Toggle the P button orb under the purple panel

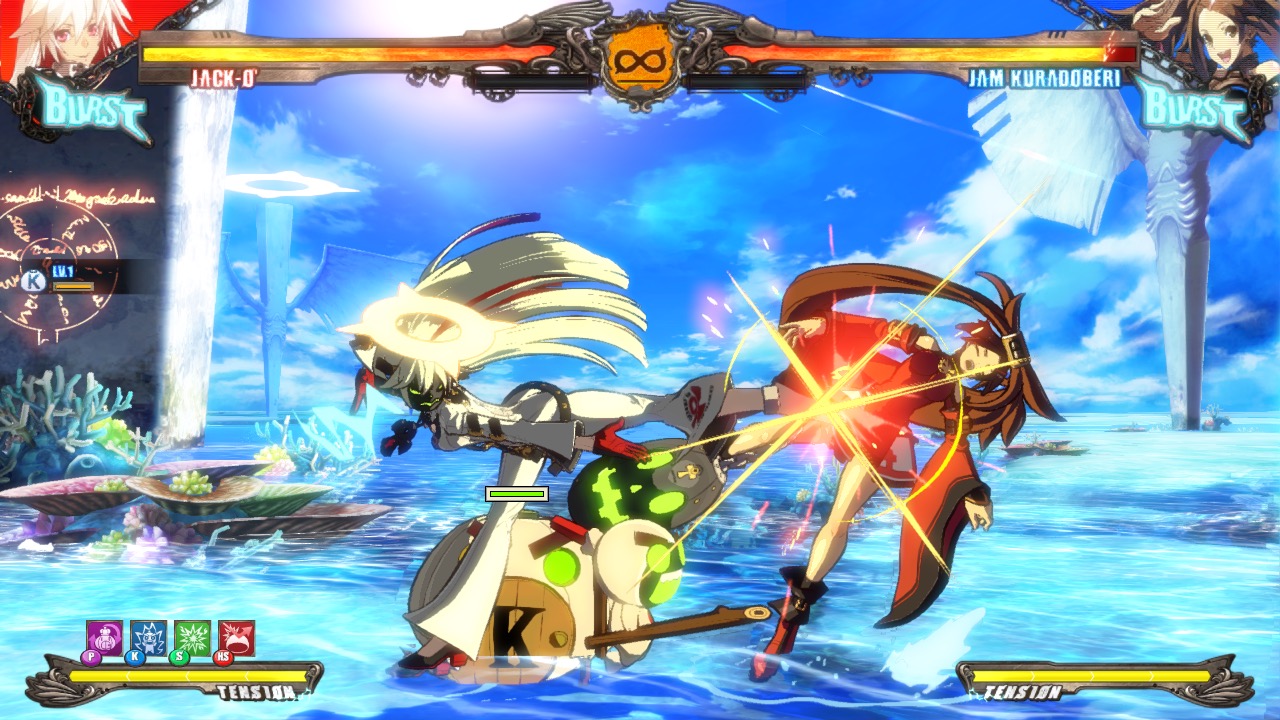[x=91, y=658]
